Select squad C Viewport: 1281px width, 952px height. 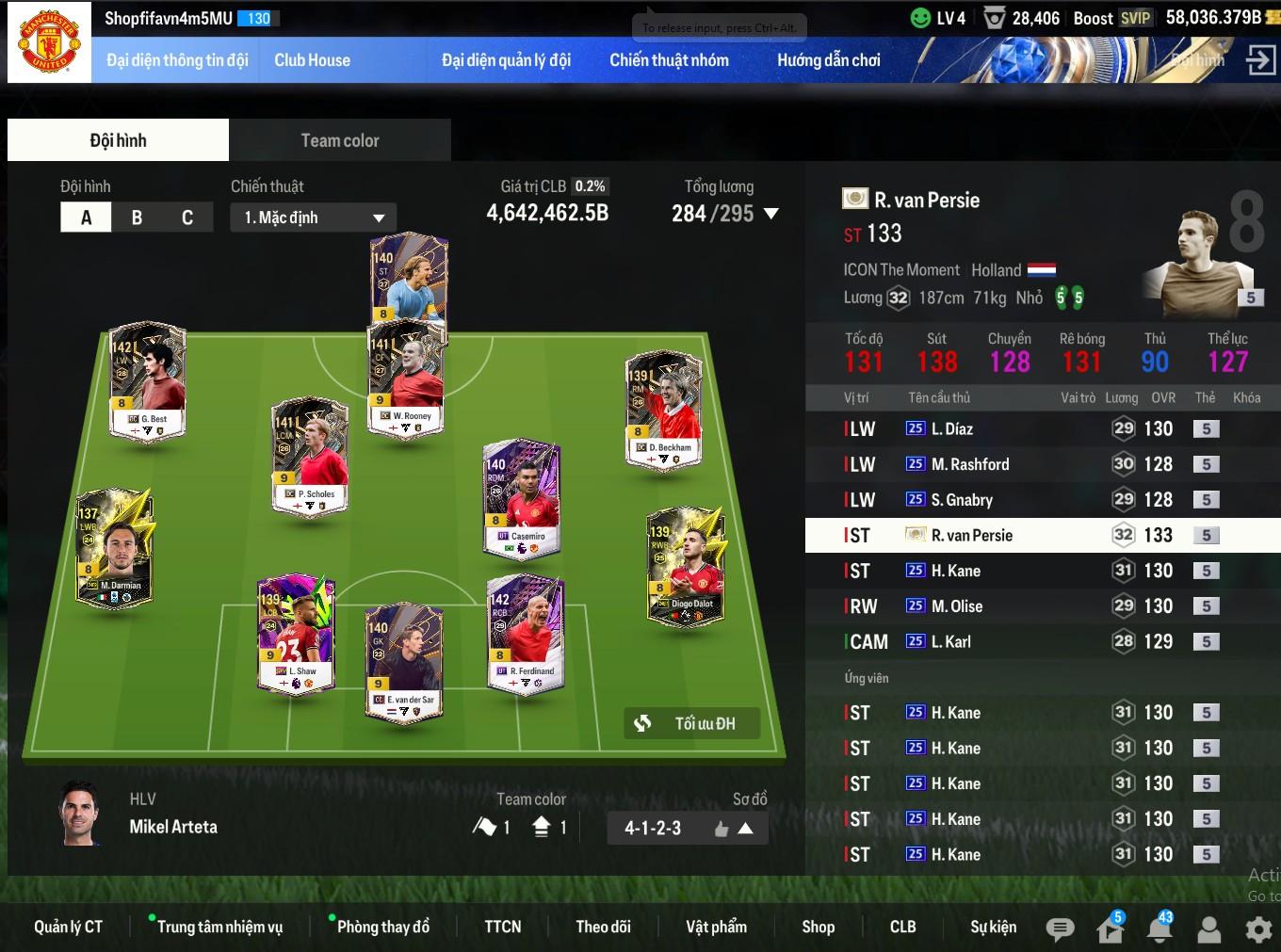187,218
